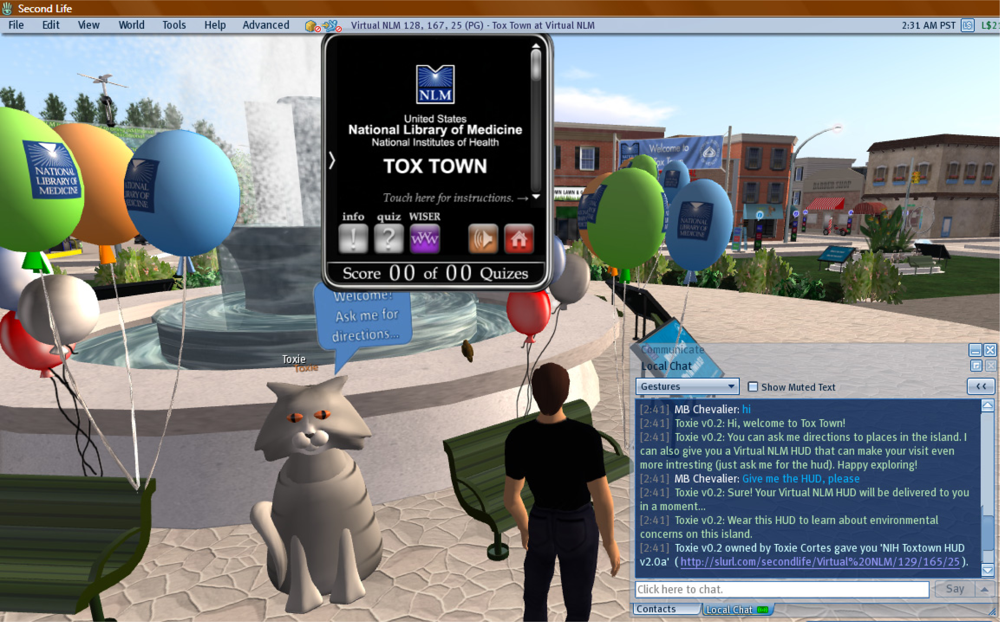Close the Communicate window

(990, 350)
